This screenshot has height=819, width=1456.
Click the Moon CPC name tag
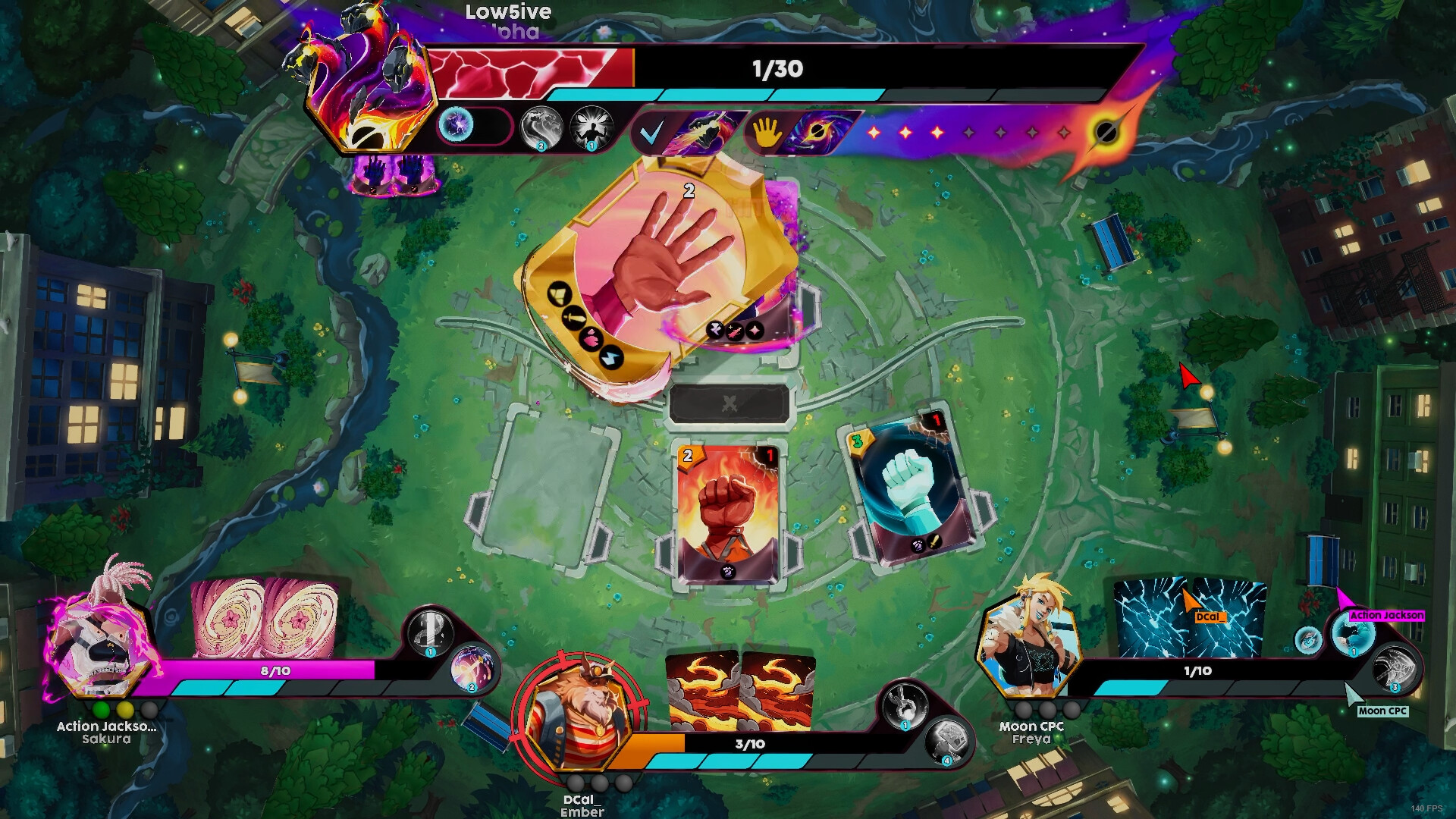coord(1383,711)
